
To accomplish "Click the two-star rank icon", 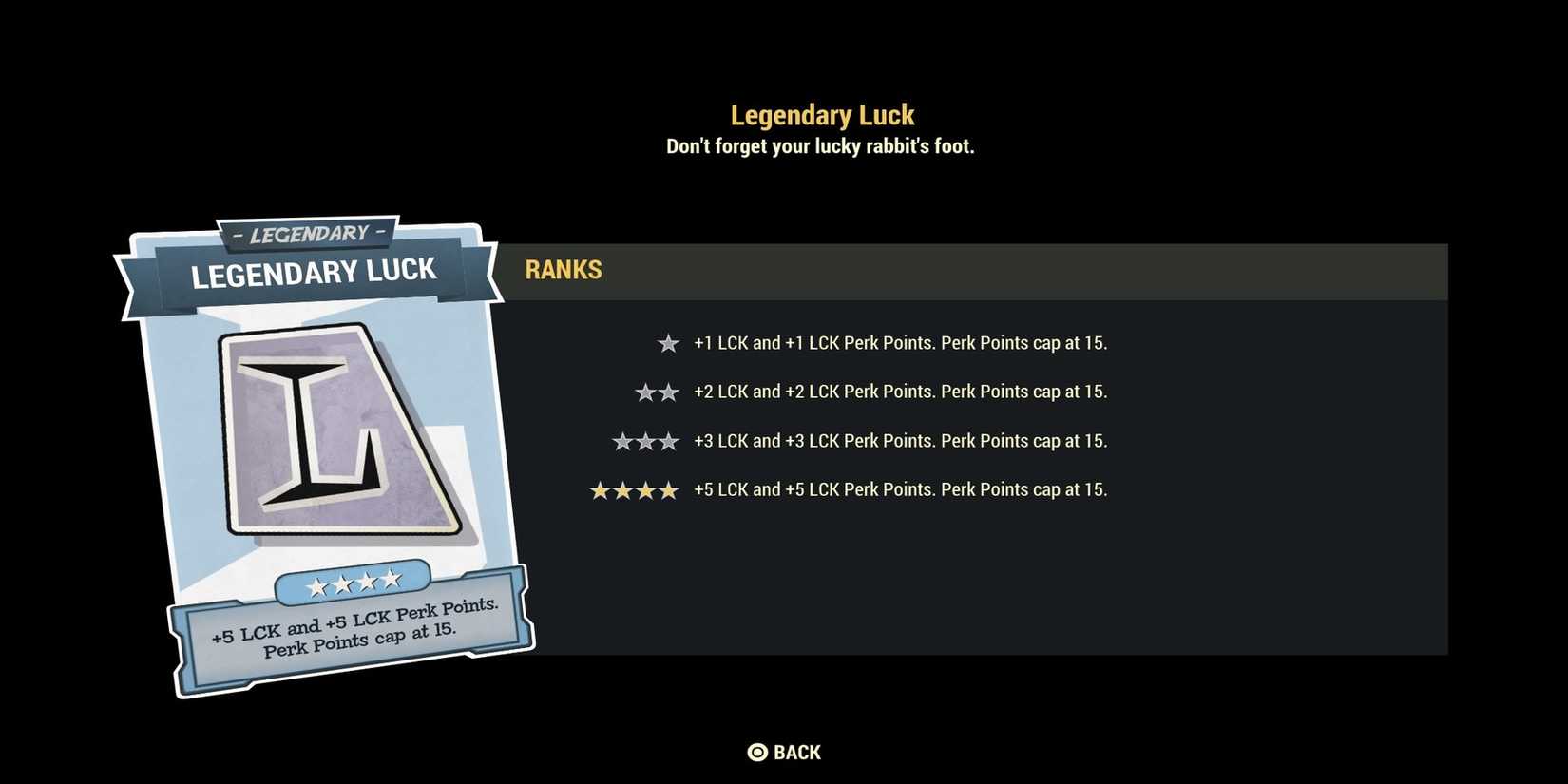I will click(657, 392).
